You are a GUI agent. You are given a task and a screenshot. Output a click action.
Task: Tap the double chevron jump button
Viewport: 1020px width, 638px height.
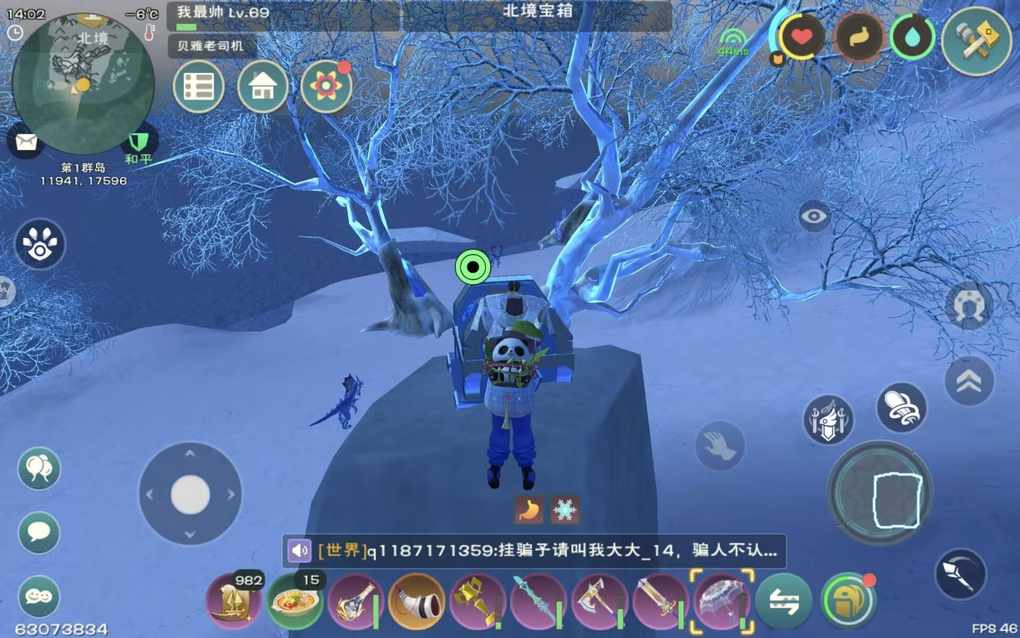click(969, 381)
